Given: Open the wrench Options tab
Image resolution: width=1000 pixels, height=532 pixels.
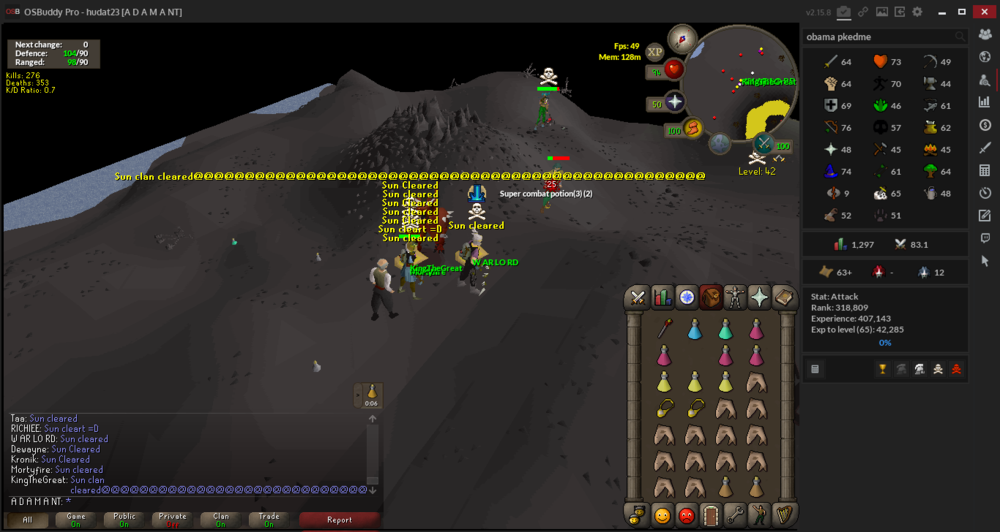Looking at the screenshot, I should click(x=735, y=515).
